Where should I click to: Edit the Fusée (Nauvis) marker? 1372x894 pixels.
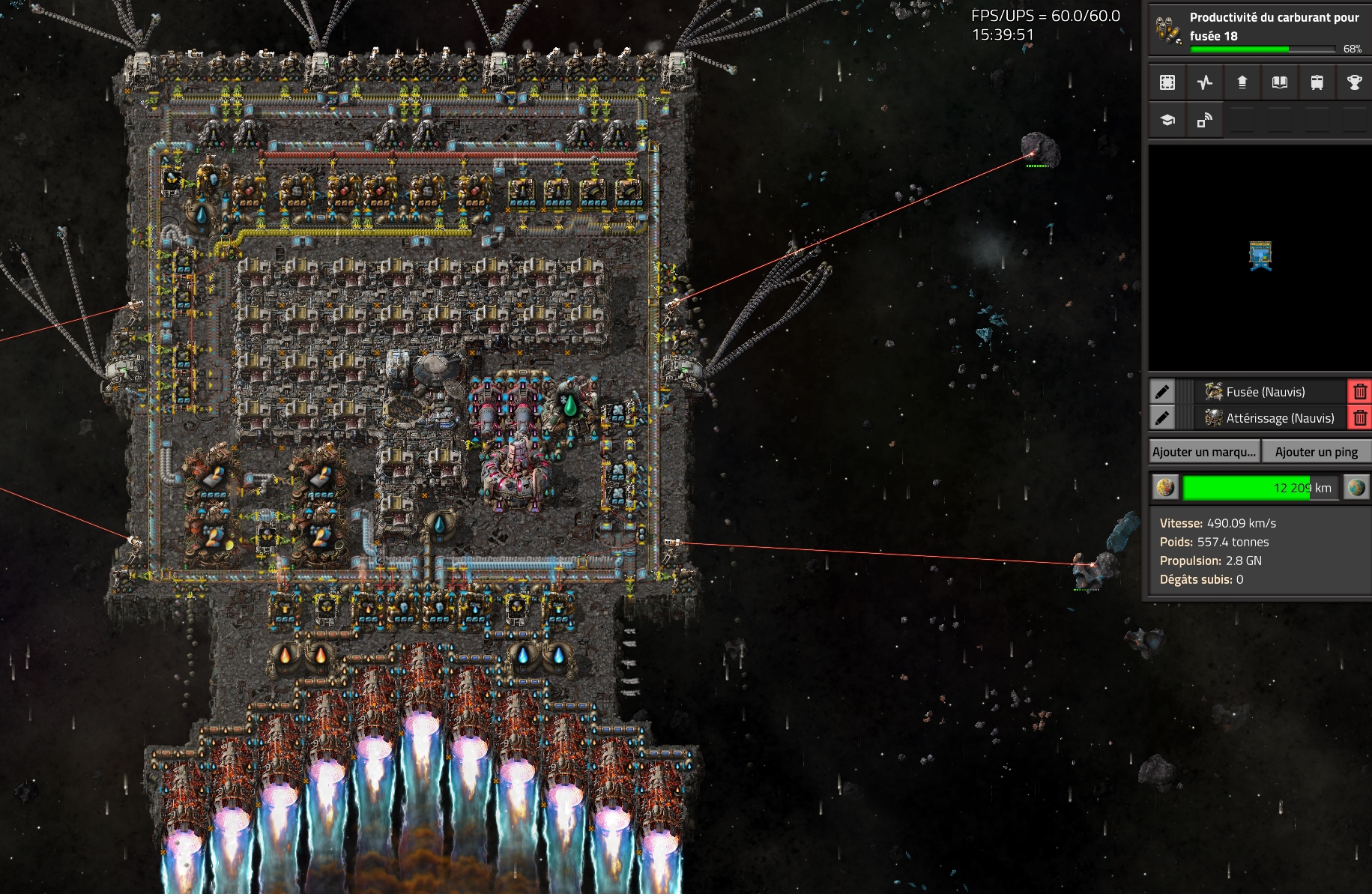1162,392
